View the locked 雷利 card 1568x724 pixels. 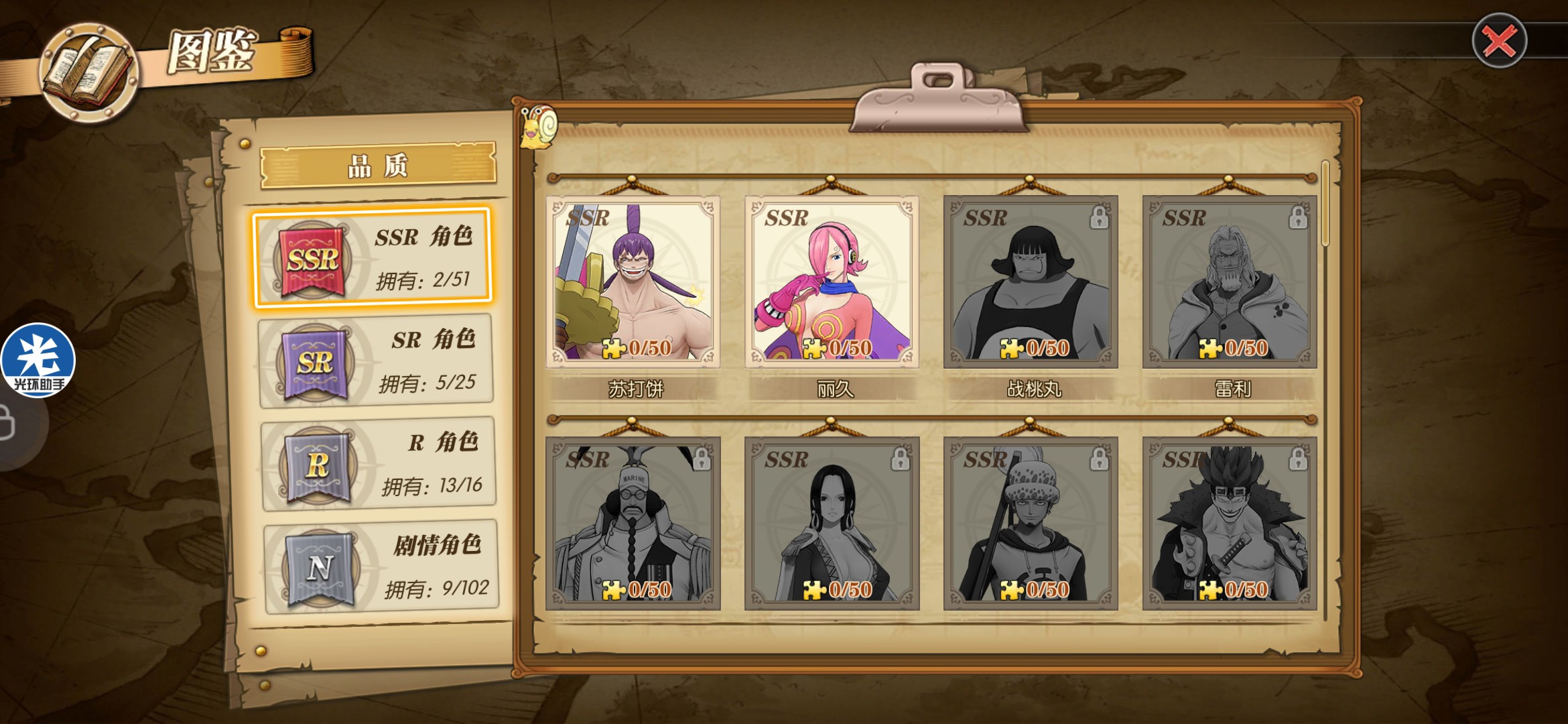click(1229, 282)
